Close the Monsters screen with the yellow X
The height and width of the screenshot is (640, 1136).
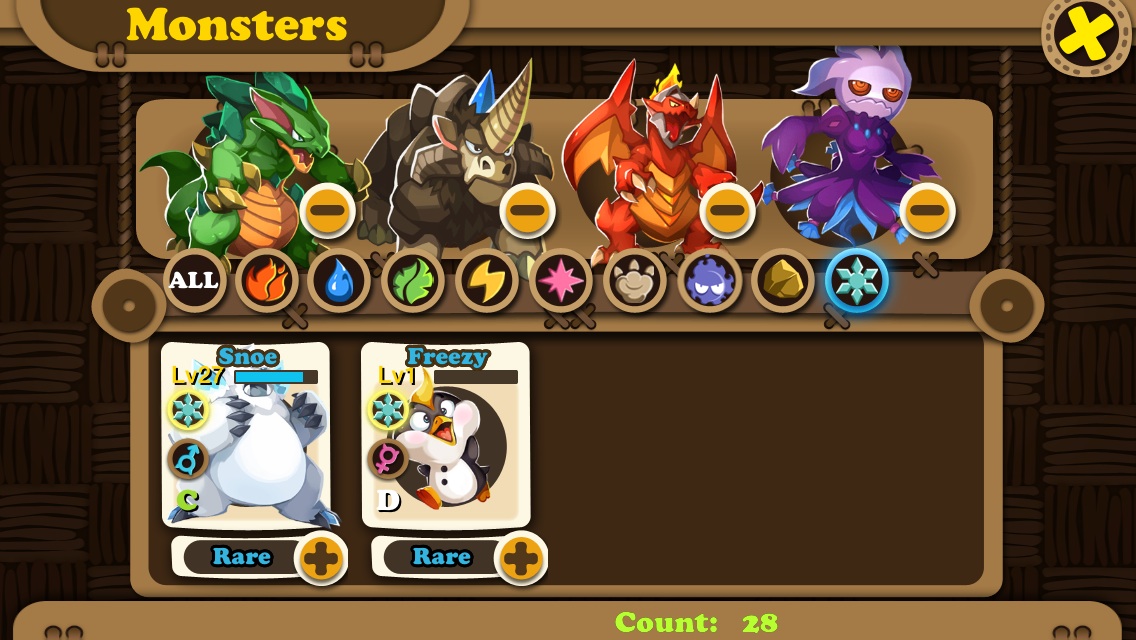(x=1087, y=34)
